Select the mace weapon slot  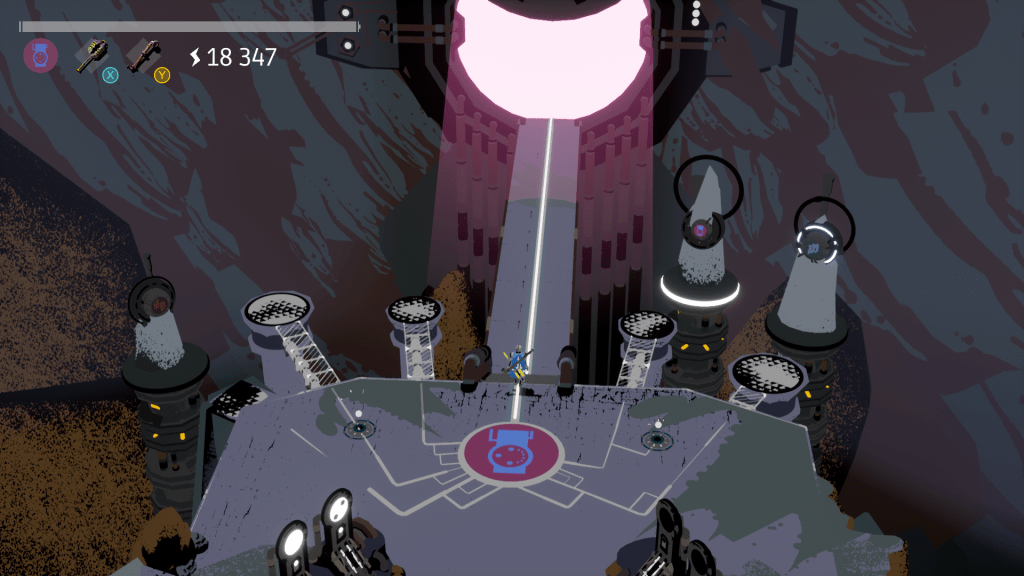[92, 54]
